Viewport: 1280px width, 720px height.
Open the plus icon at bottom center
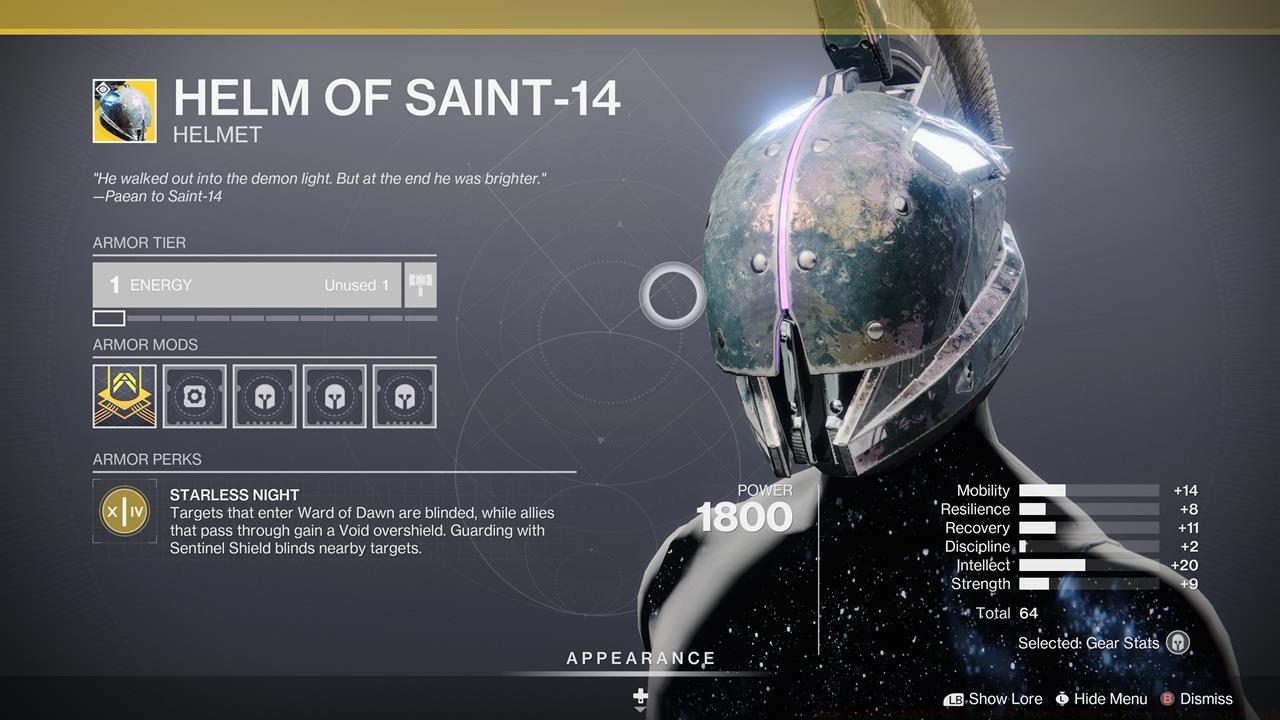640,694
